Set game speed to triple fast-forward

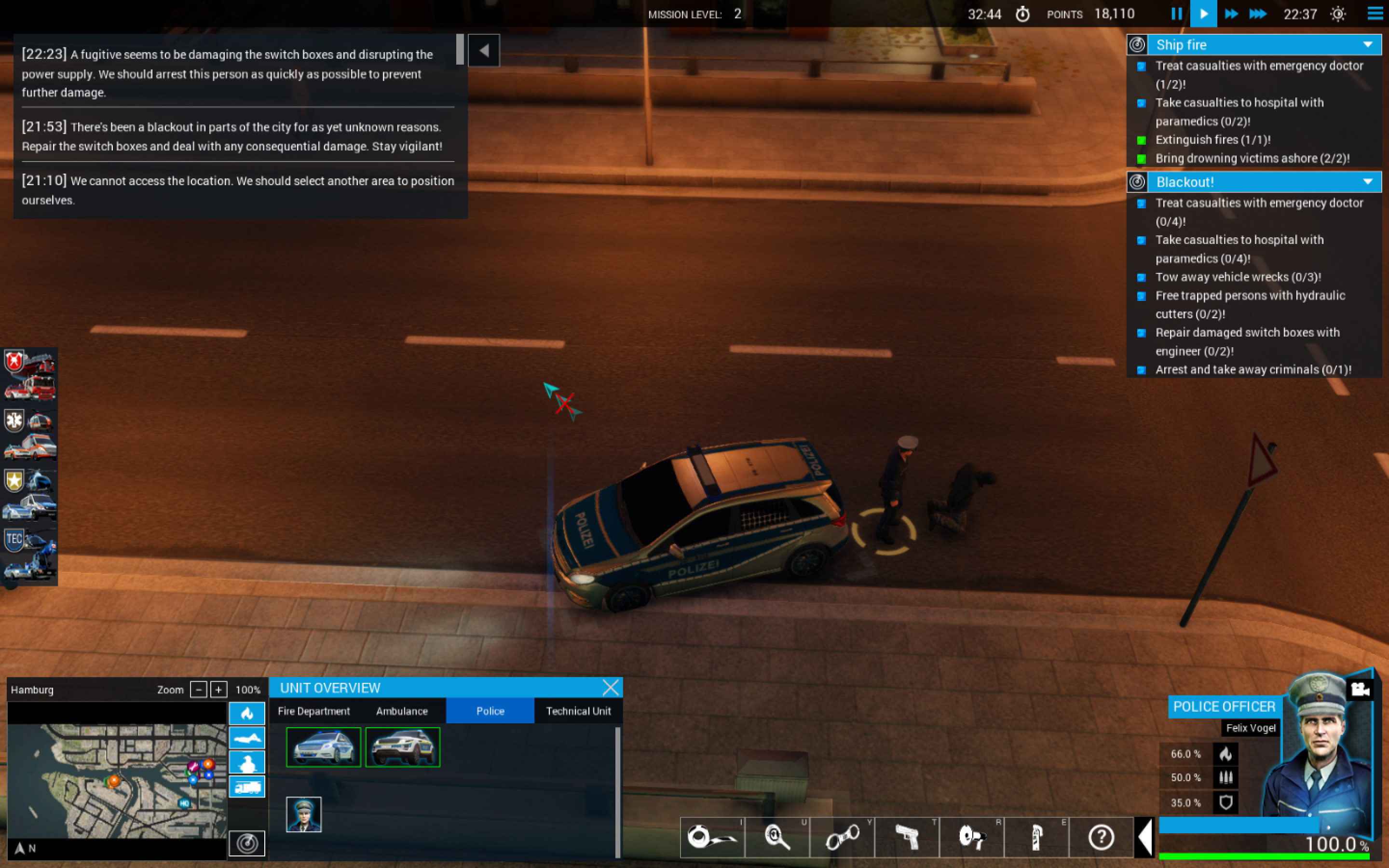pos(1257,14)
